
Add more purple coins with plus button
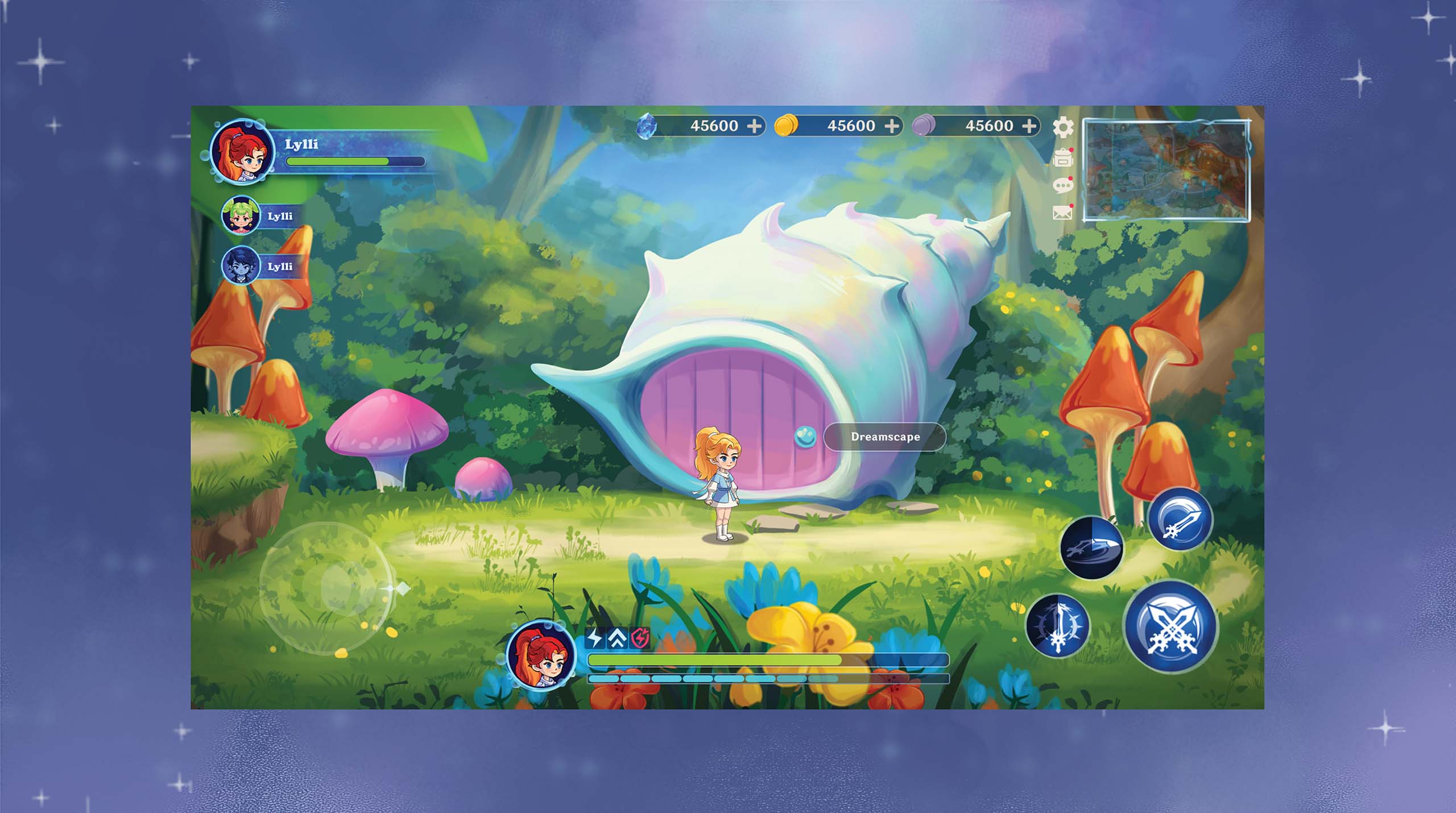[x=1029, y=126]
